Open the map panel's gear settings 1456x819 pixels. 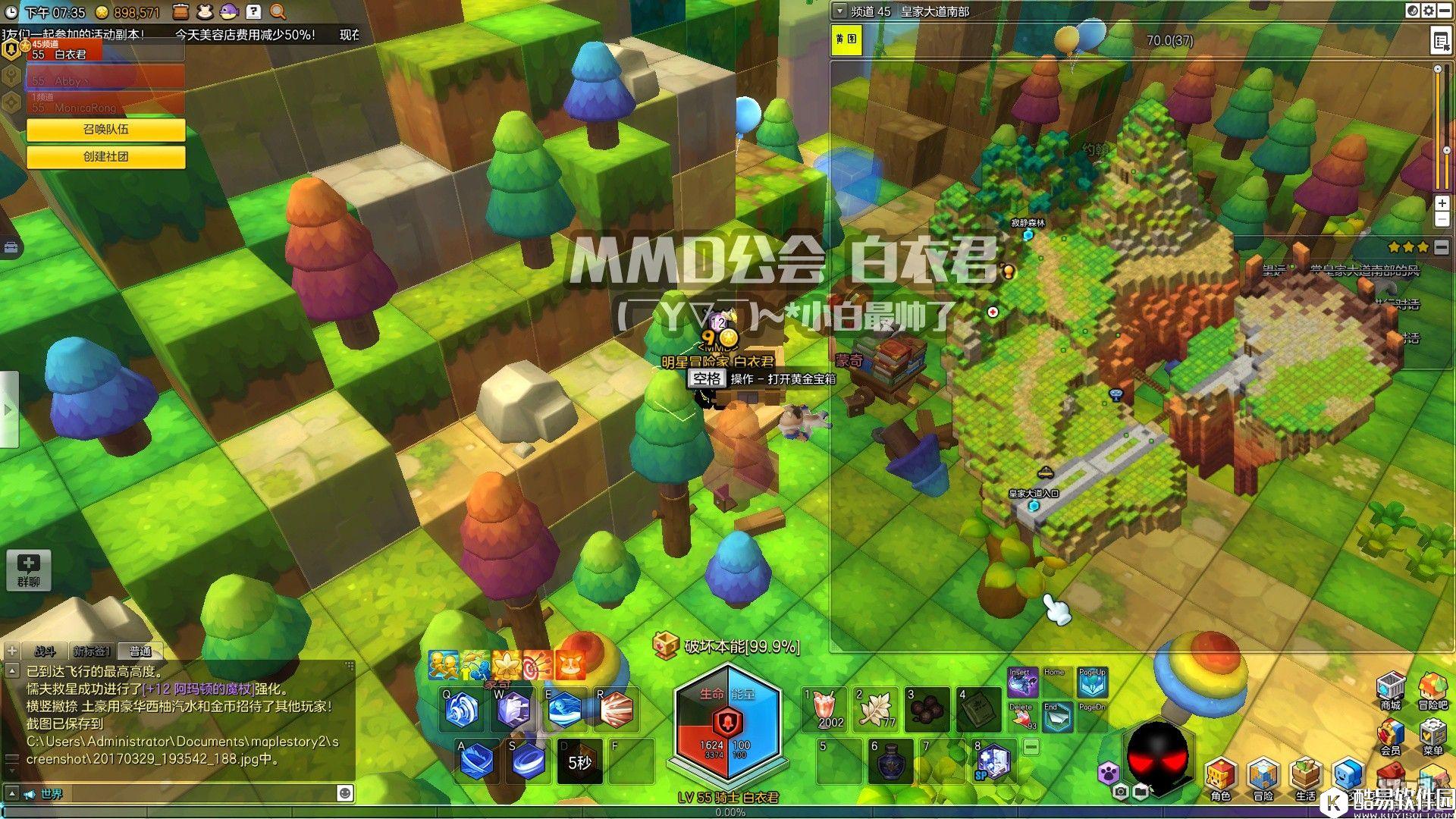(1428, 11)
